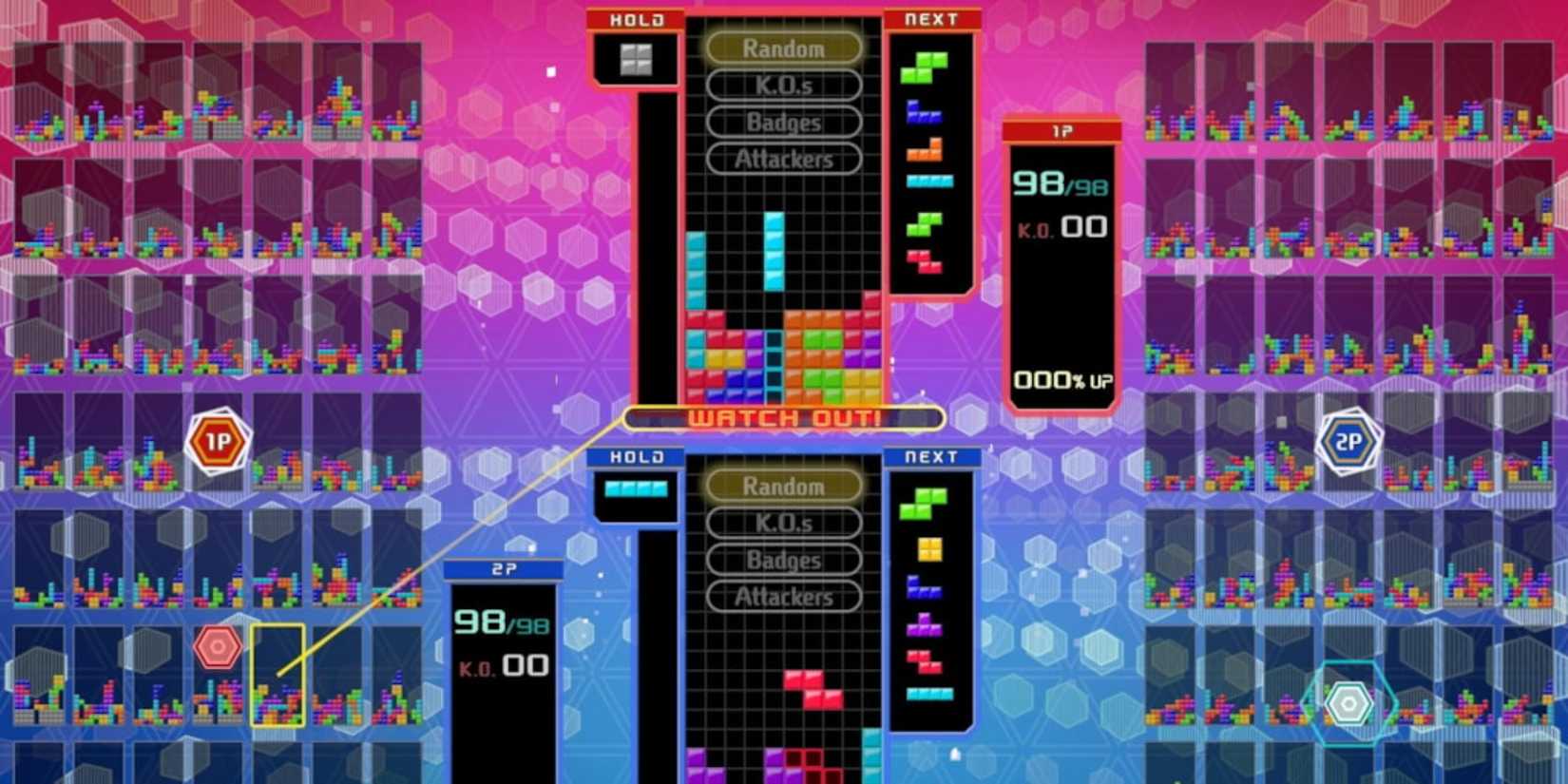Select the Random targeting option on the top board
Viewport: 1568px width, 784px height.
point(782,48)
